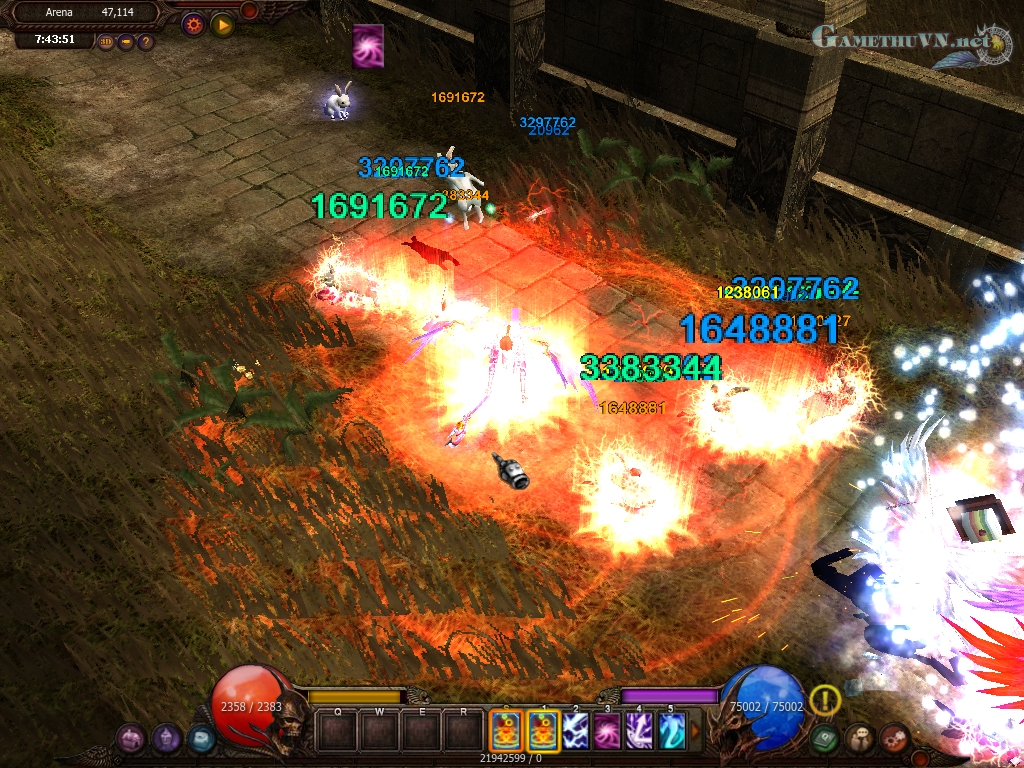Activate the purple arrow skill in slot 4
1024x768 pixels.
639,730
